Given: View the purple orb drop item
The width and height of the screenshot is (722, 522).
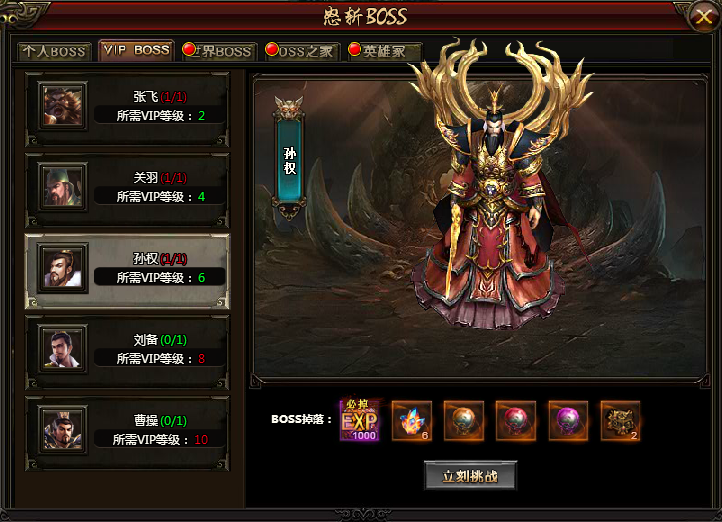Looking at the screenshot, I should pos(567,420).
